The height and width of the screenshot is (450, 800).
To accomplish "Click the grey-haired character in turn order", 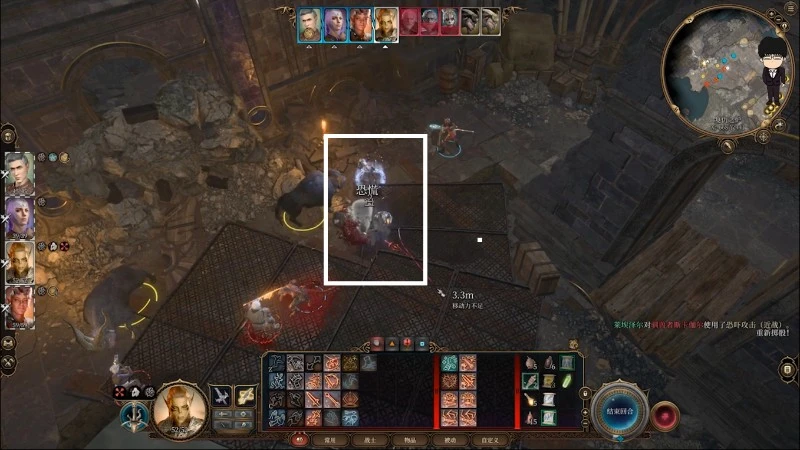I will click(x=309, y=24).
